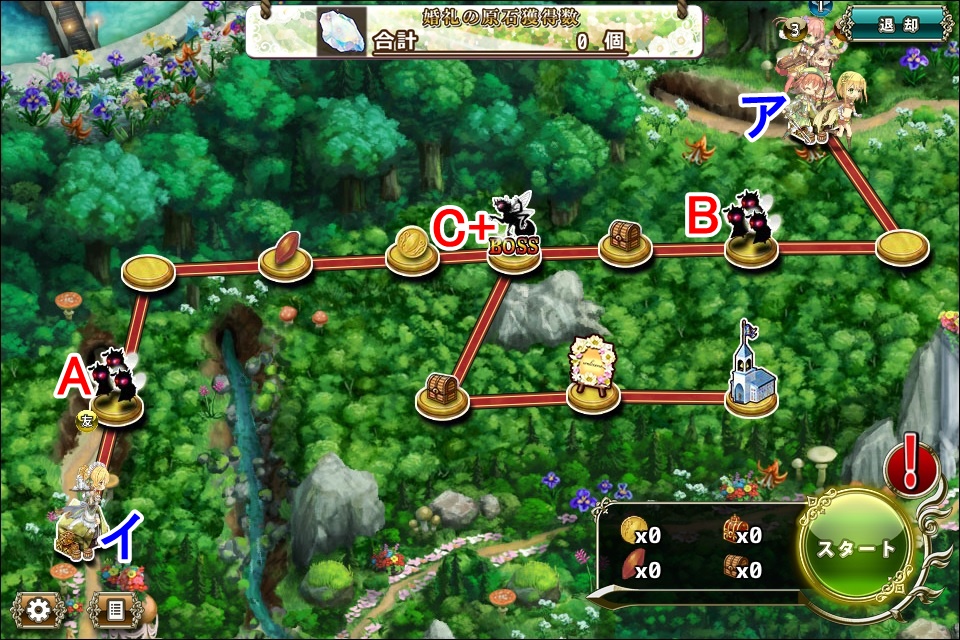Show the list menu icon
Screen dimensions: 960x640
coord(114,609)
